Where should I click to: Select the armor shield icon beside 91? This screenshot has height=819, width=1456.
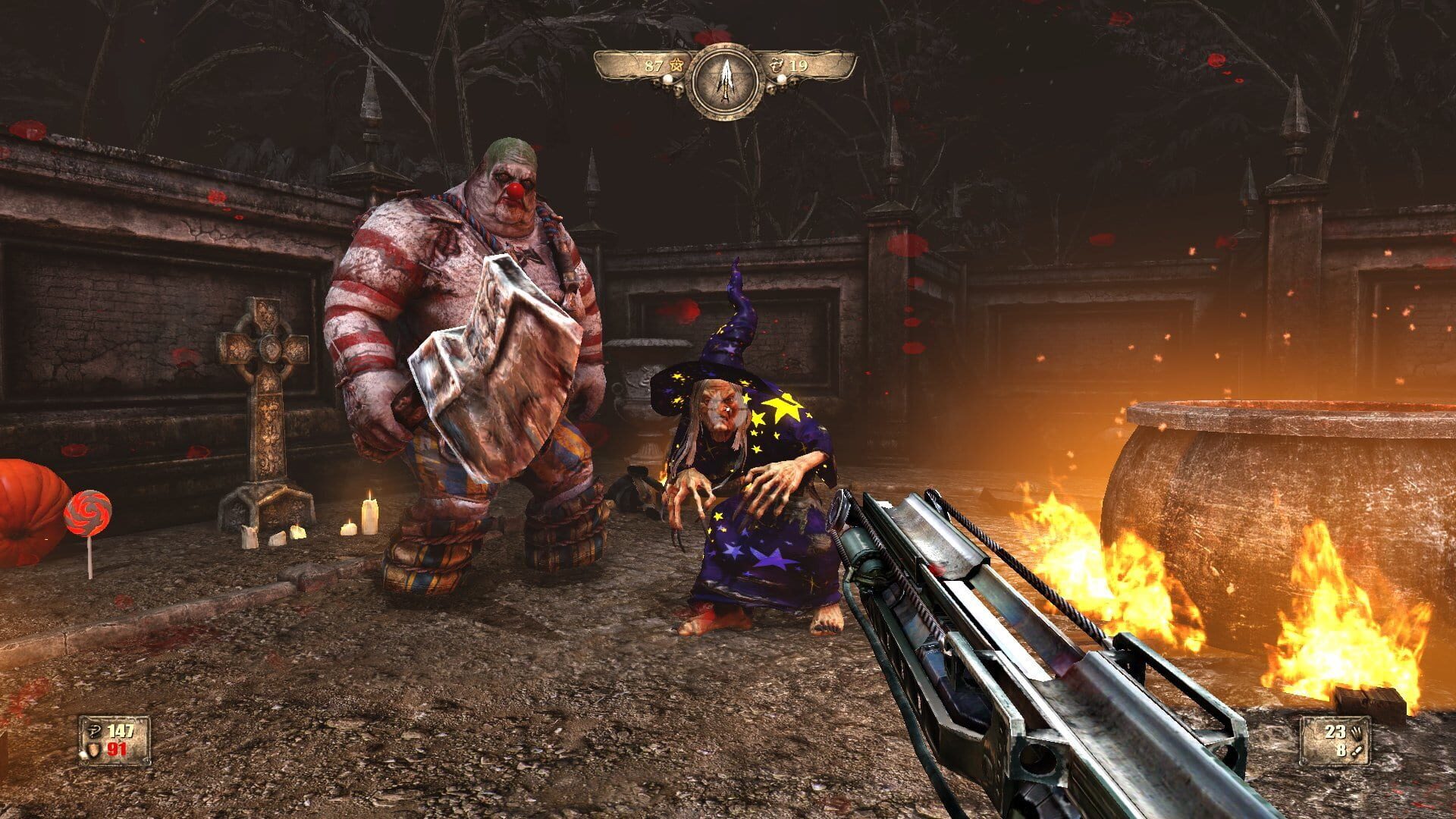(93, 750)
